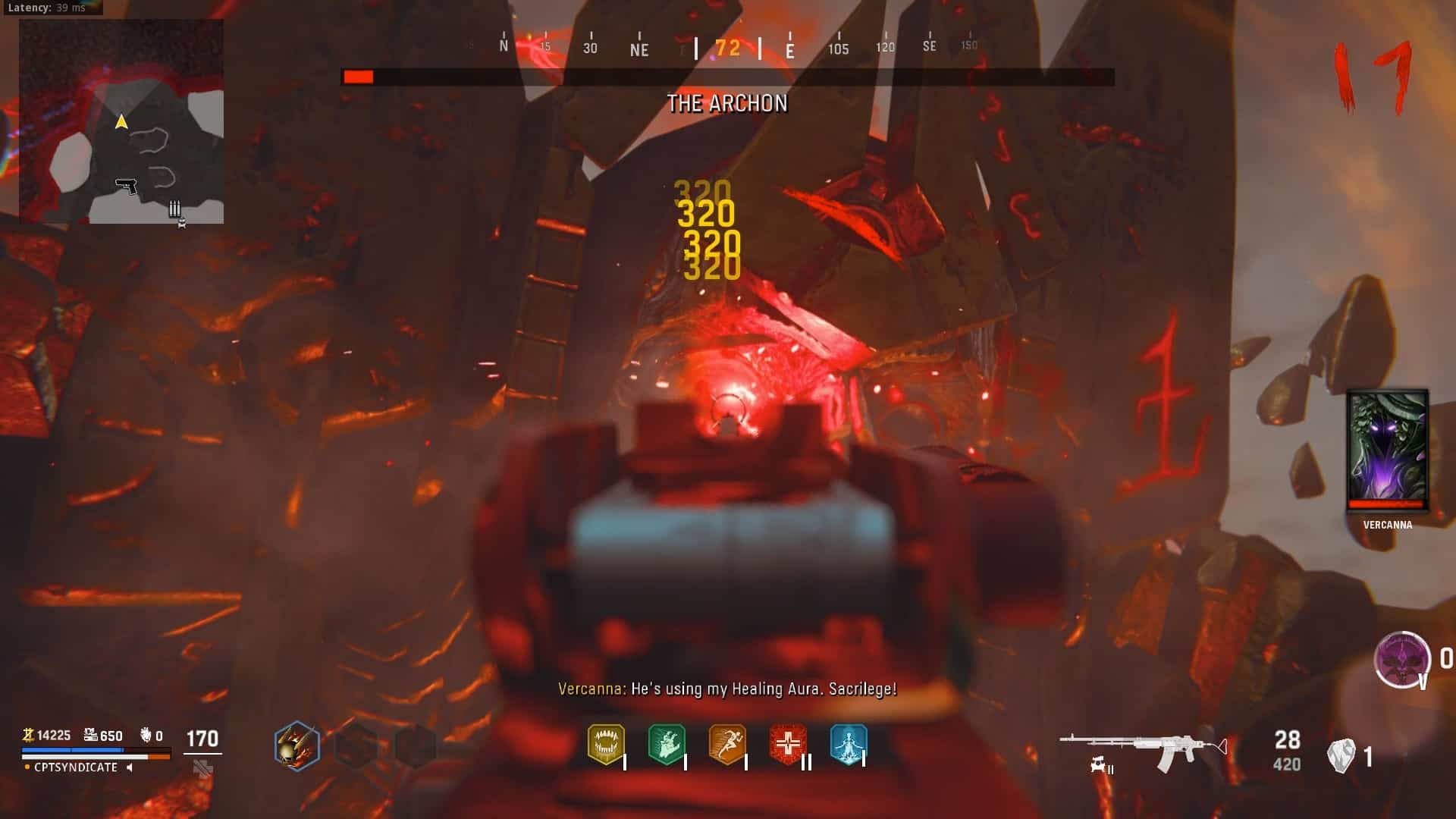Viewport: 1456px width, 819px height.
Task: Activate the purple artifact ability icon
Action: click(x=1402, y=659)
